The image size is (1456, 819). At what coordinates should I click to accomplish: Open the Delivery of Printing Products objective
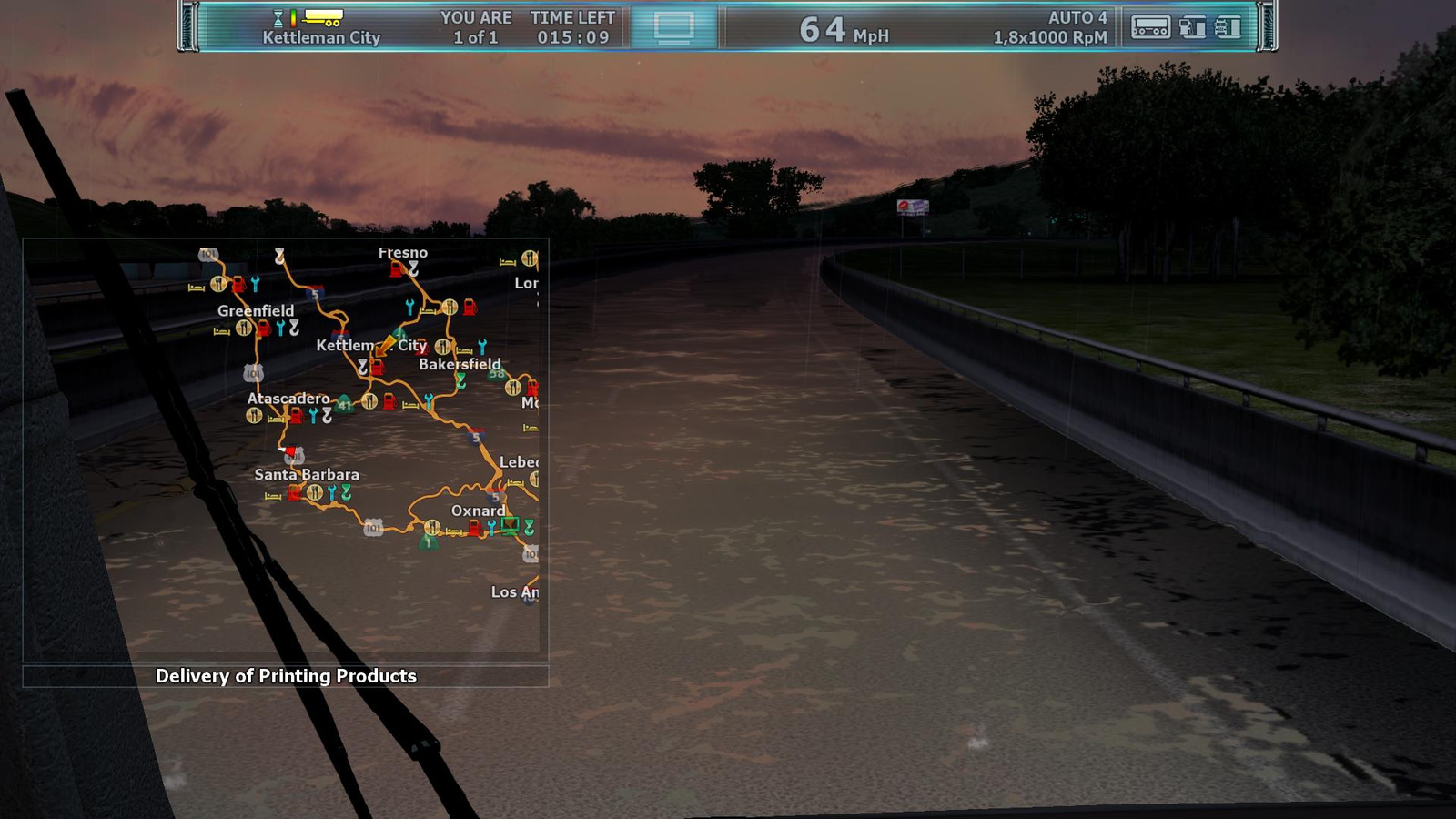click(286, 676)
